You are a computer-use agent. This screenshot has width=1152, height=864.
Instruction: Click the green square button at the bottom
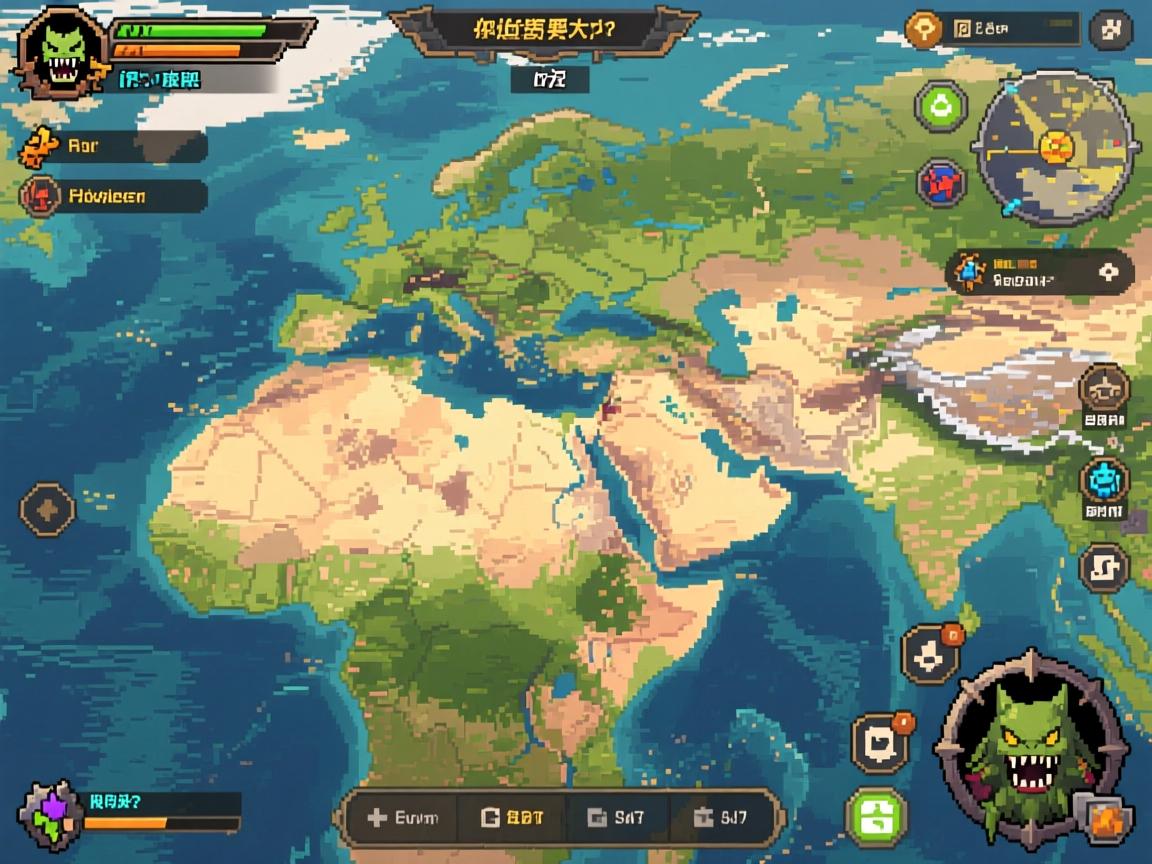click(x=876, y=817)
